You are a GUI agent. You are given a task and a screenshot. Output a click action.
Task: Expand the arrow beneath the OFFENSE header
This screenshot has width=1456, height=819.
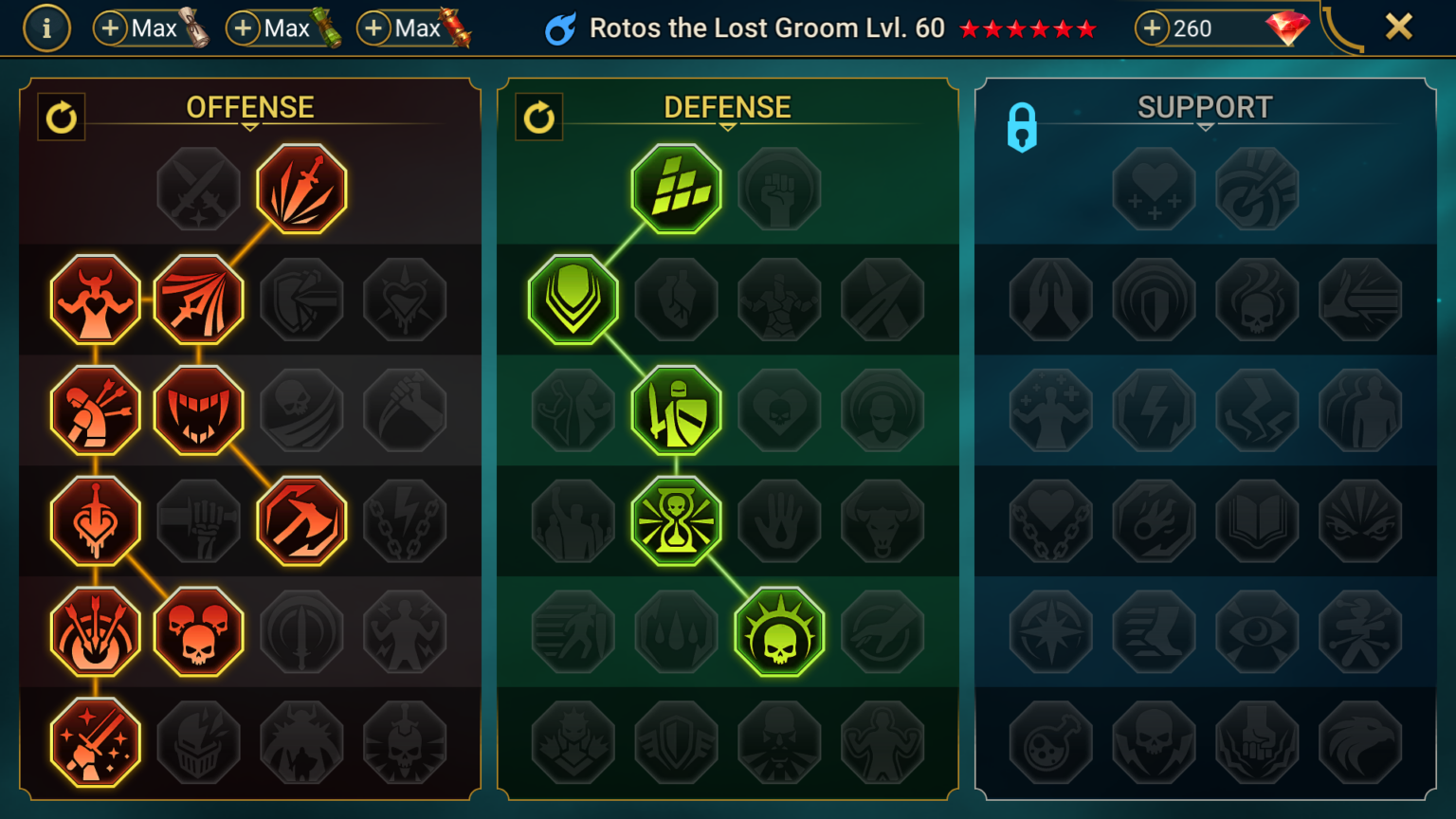click(x=249, y=124)
